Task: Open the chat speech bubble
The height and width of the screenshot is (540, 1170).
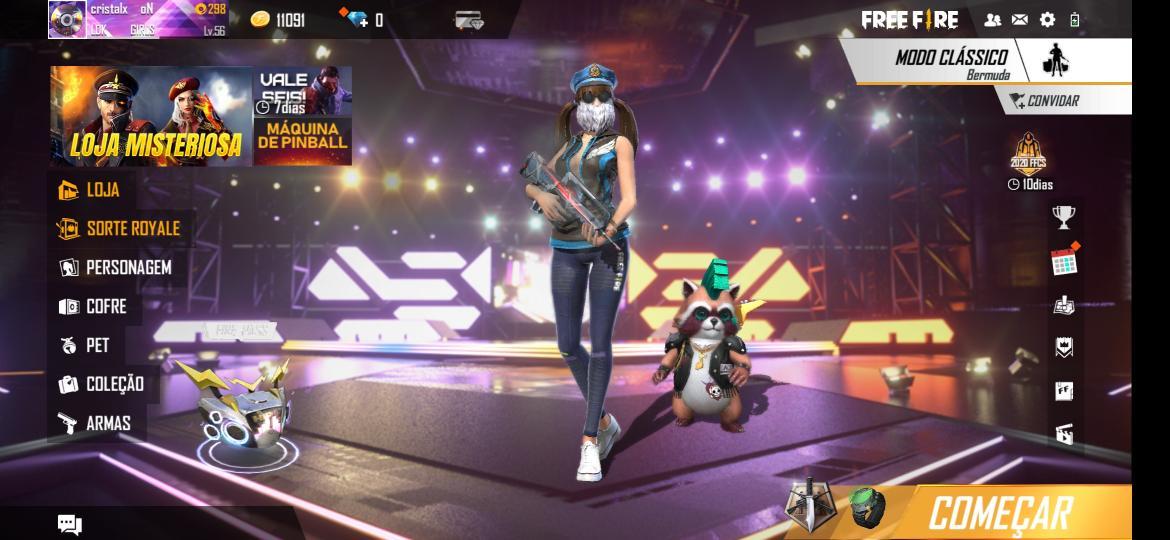Action: (x=70, y=525)
